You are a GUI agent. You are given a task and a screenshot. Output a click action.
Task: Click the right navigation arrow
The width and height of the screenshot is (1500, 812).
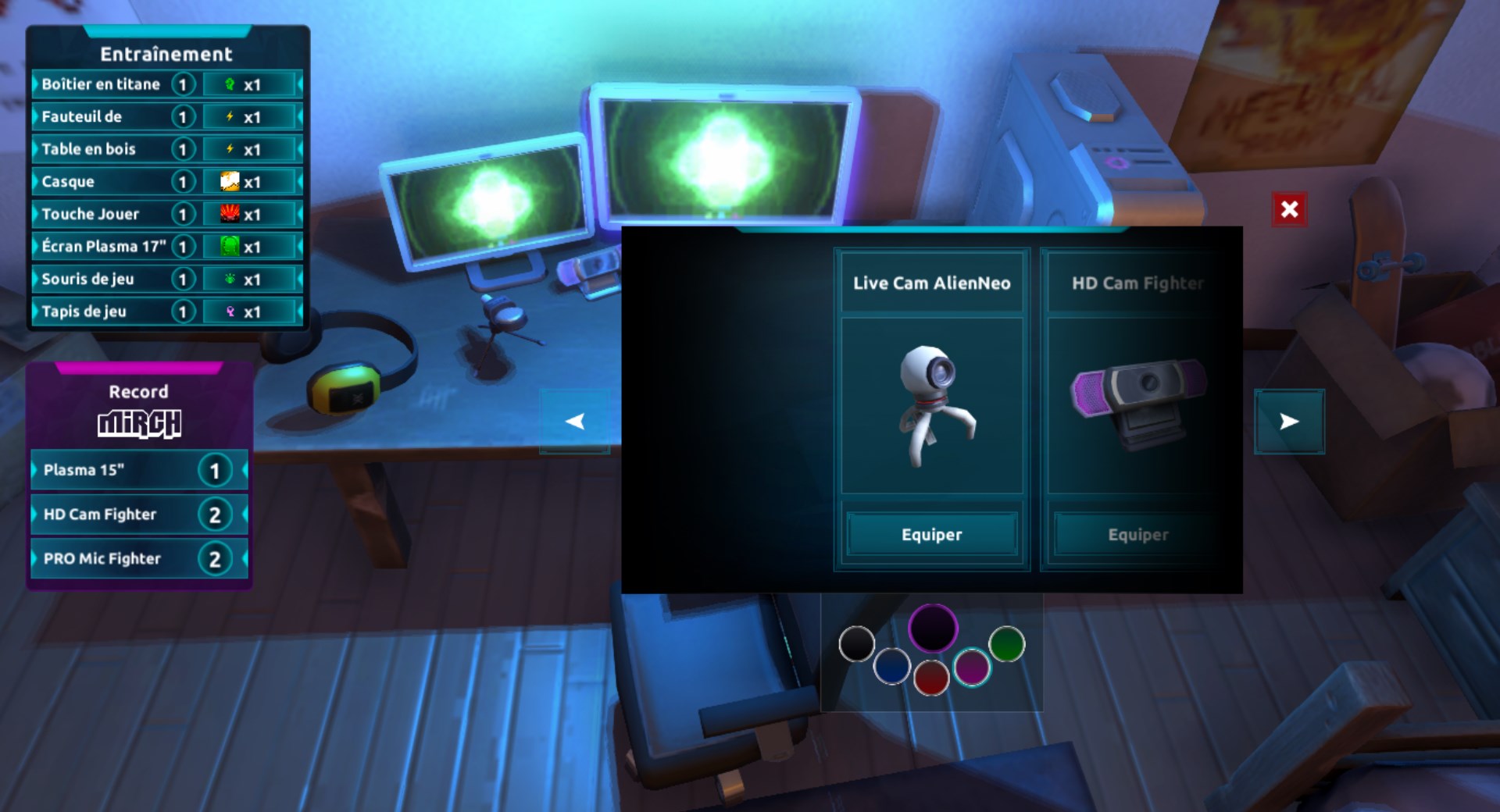tap(1290, 422)
